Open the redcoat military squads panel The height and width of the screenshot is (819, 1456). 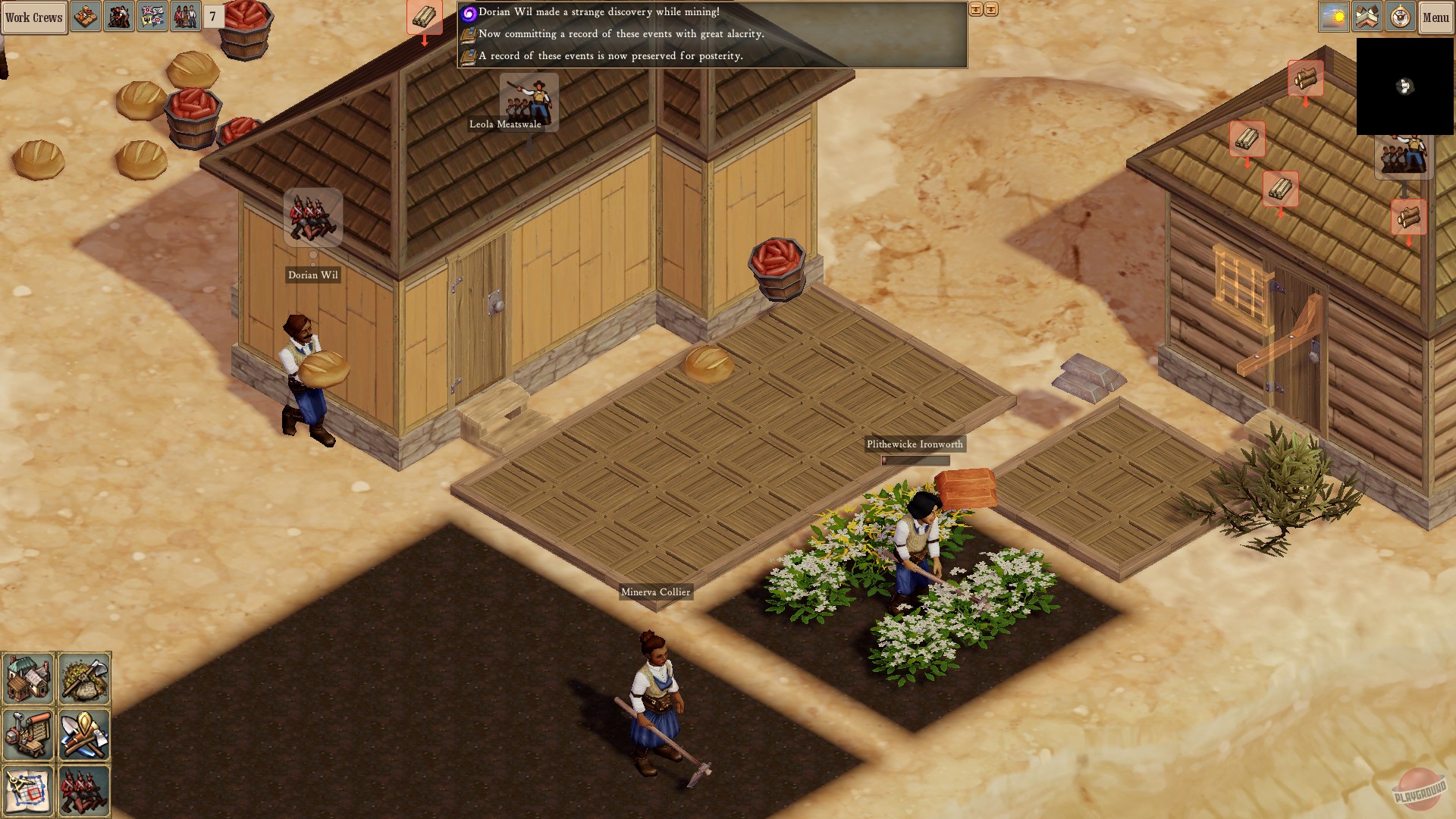84,789
